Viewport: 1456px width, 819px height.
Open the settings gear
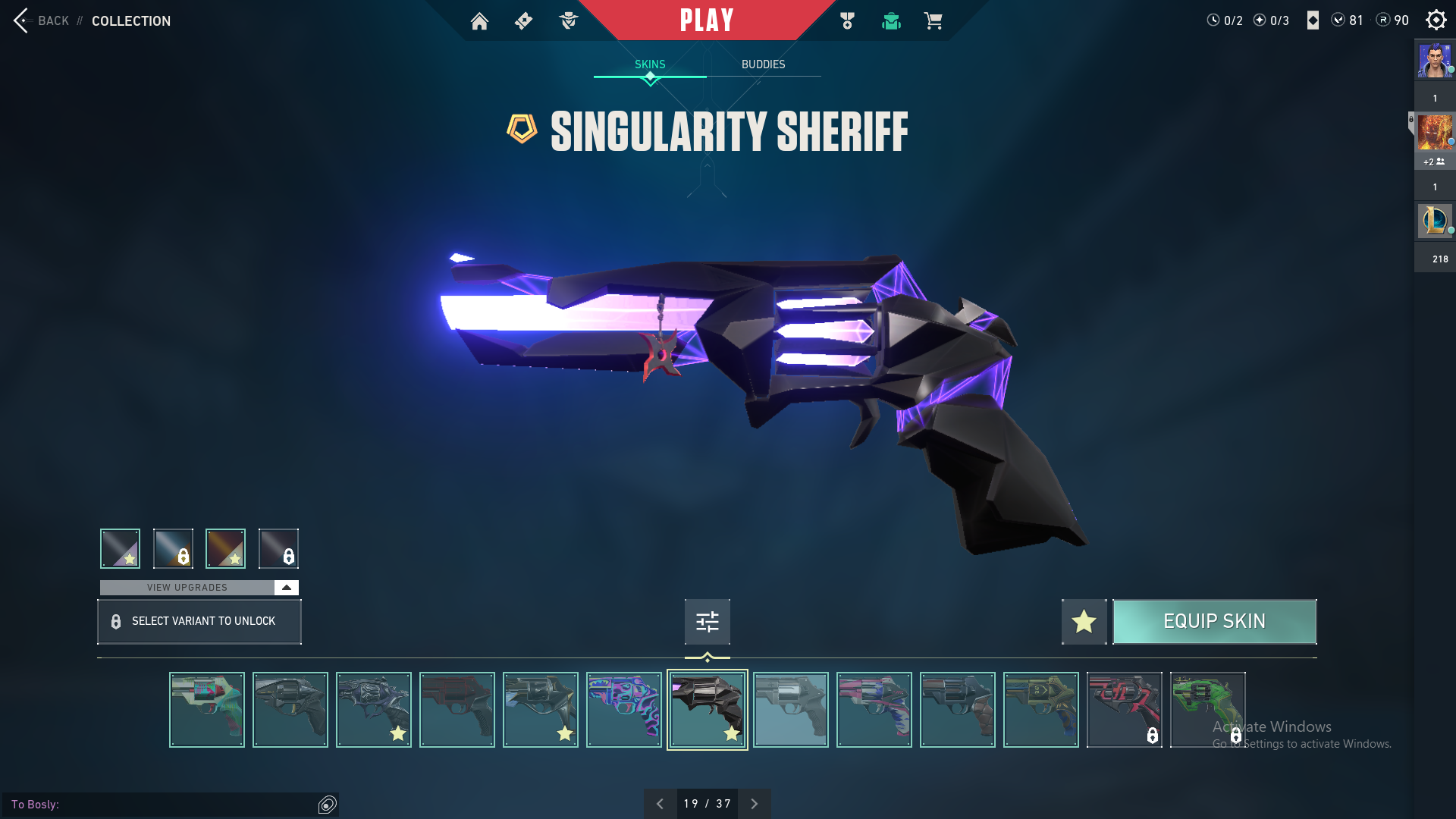pyautogui.click(x=1436, y=20)
